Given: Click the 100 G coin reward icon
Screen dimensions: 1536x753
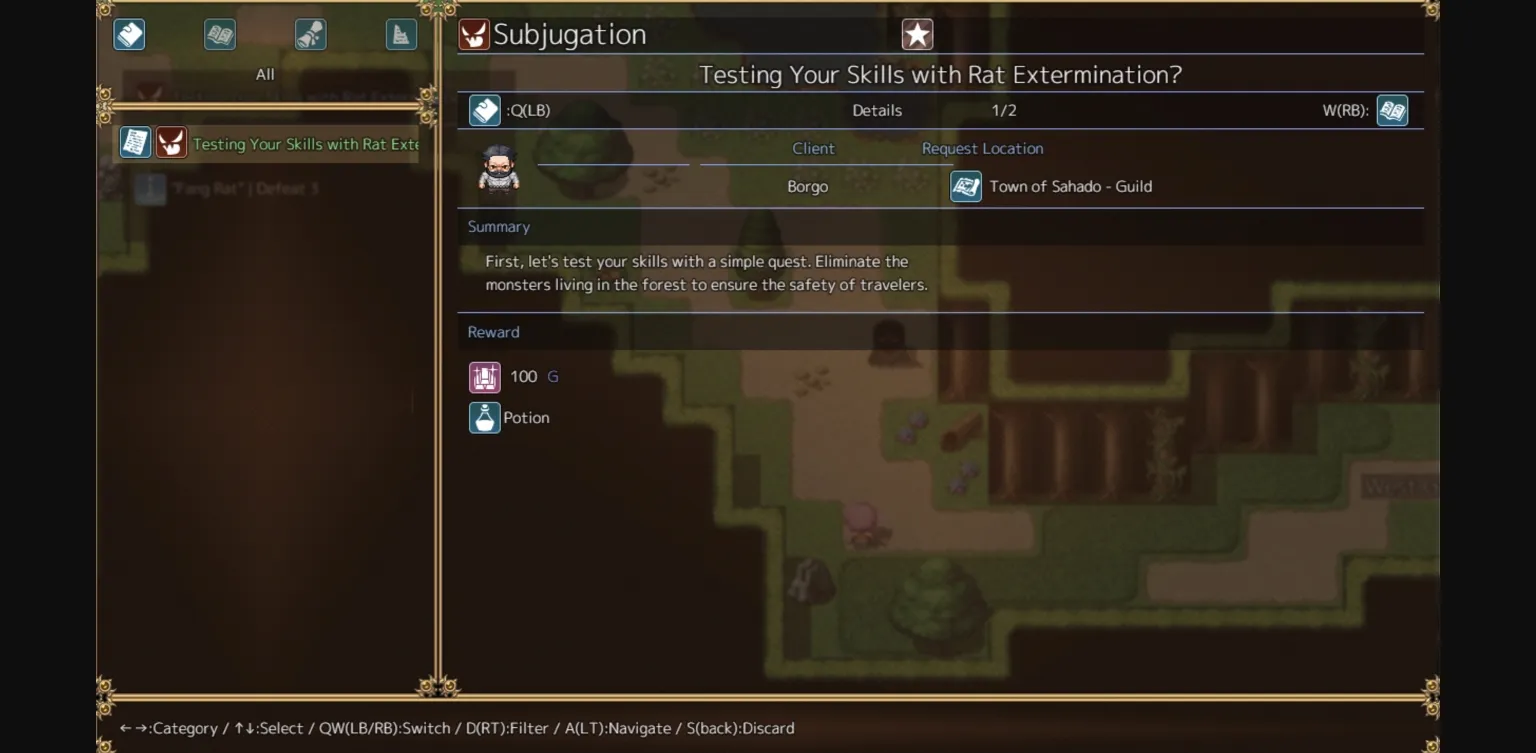Looking at the screenshot, I should [484, 377].
